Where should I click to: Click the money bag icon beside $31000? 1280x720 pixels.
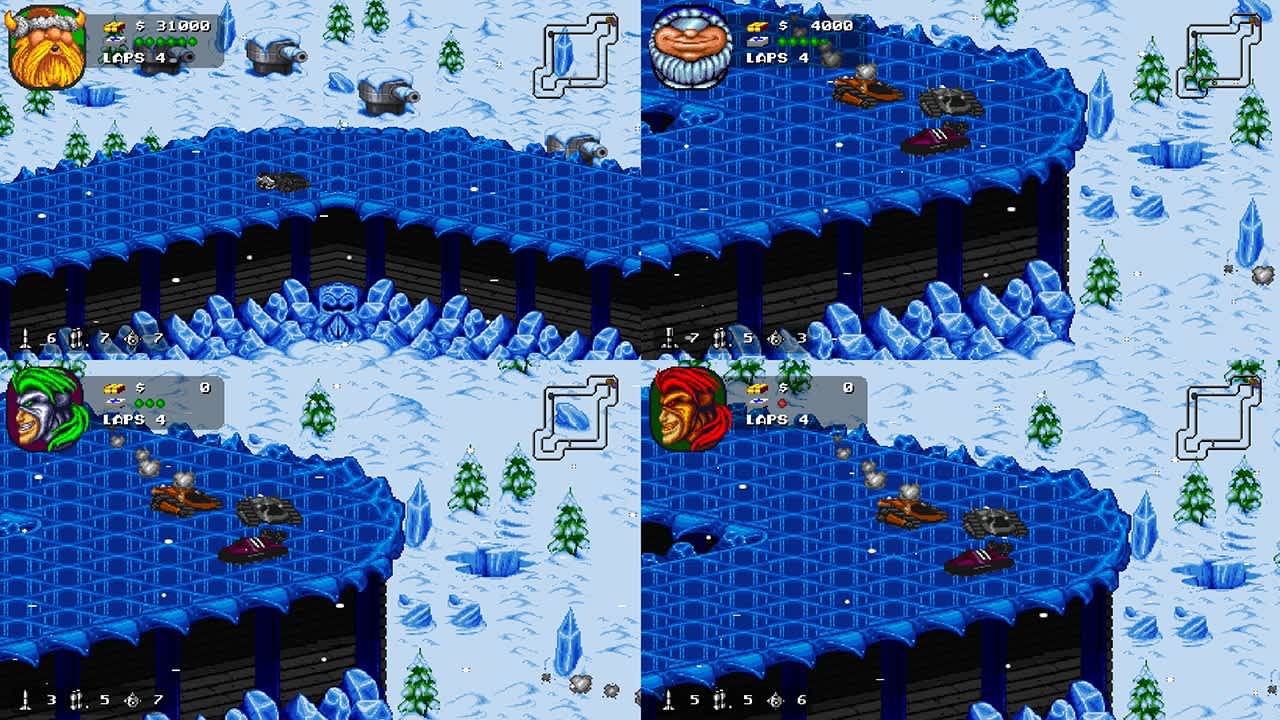[114, 26]
